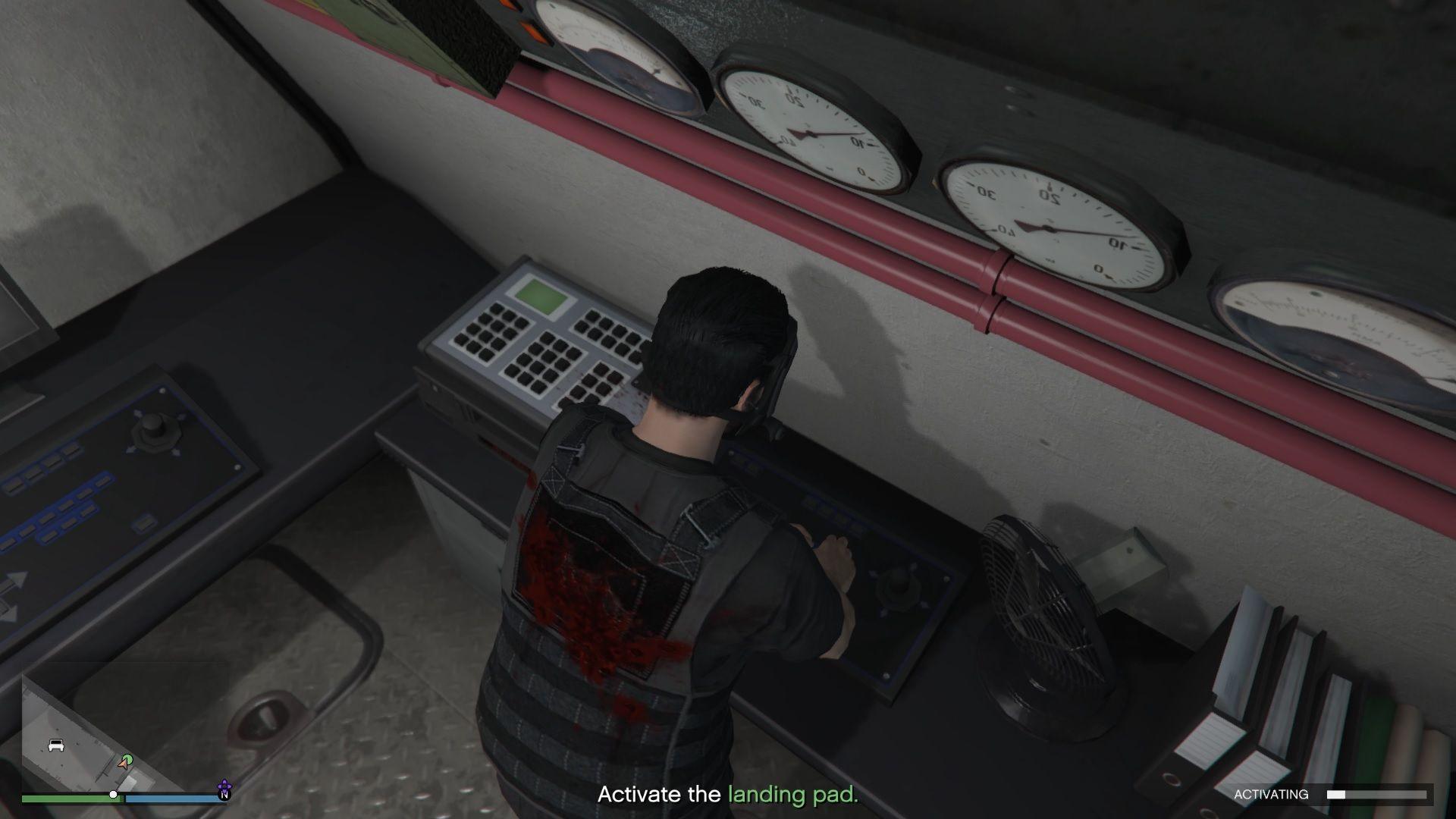Click the ACTIVATING progress bar
This screenshot has width=1456, height=819.
(1376, 794)
